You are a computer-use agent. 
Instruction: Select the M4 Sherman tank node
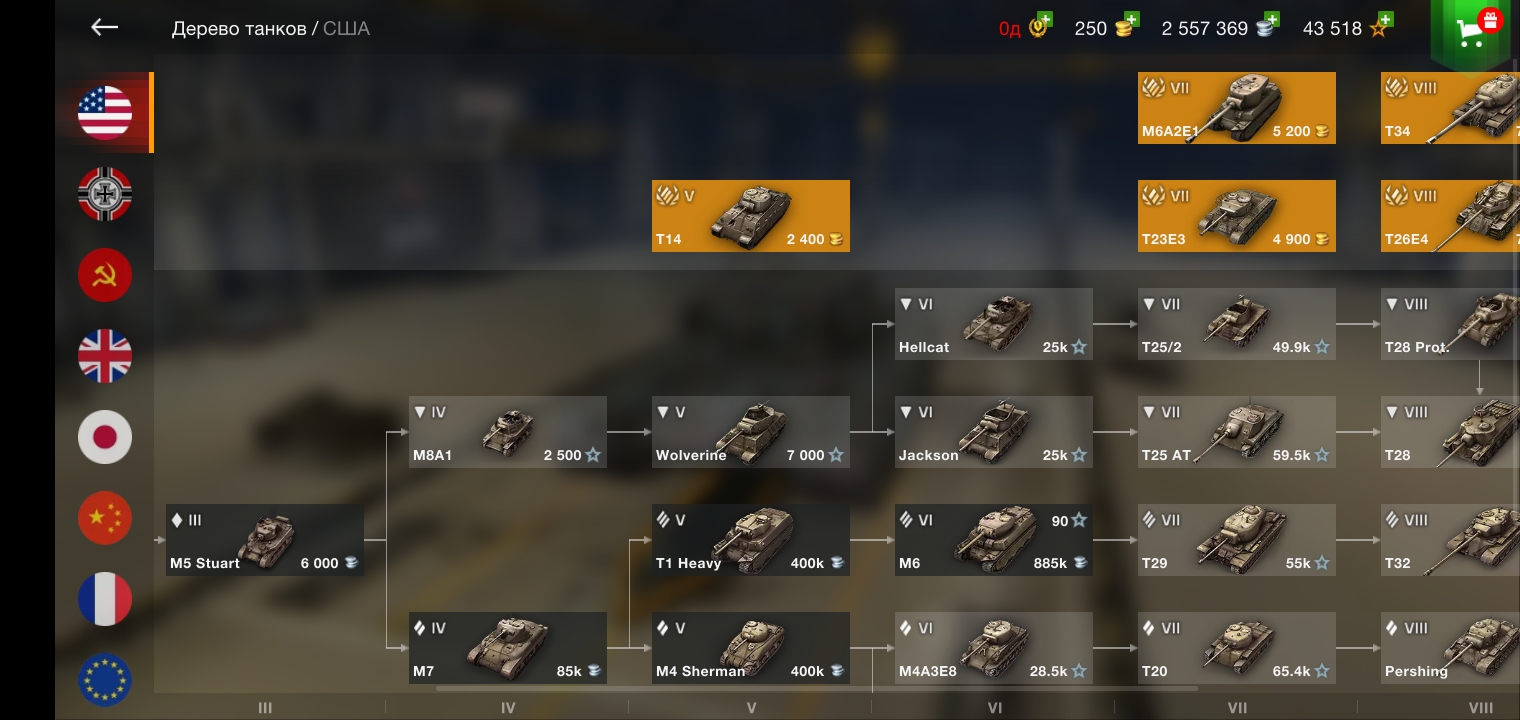coord(750,648)
